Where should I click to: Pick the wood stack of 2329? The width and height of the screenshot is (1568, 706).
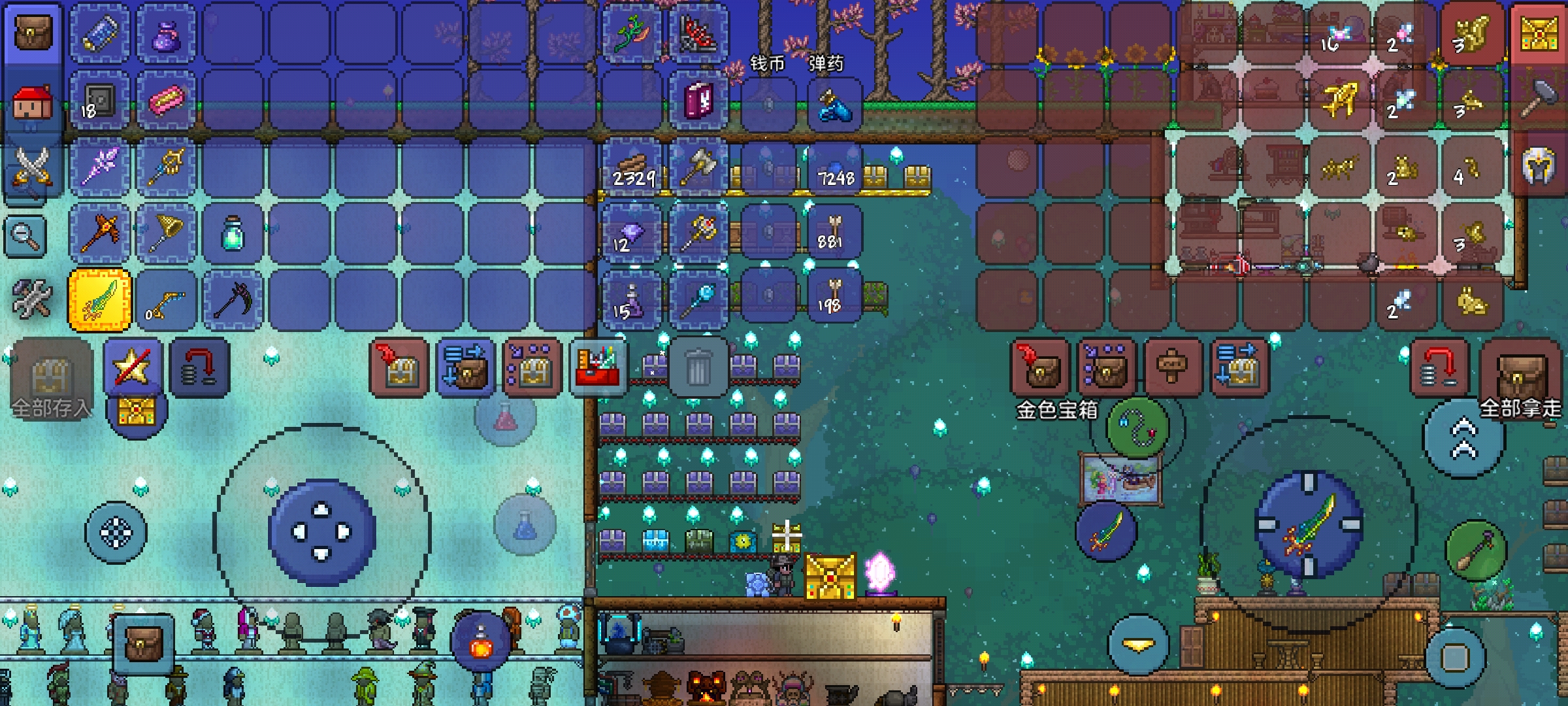click(x=632, y=167)
